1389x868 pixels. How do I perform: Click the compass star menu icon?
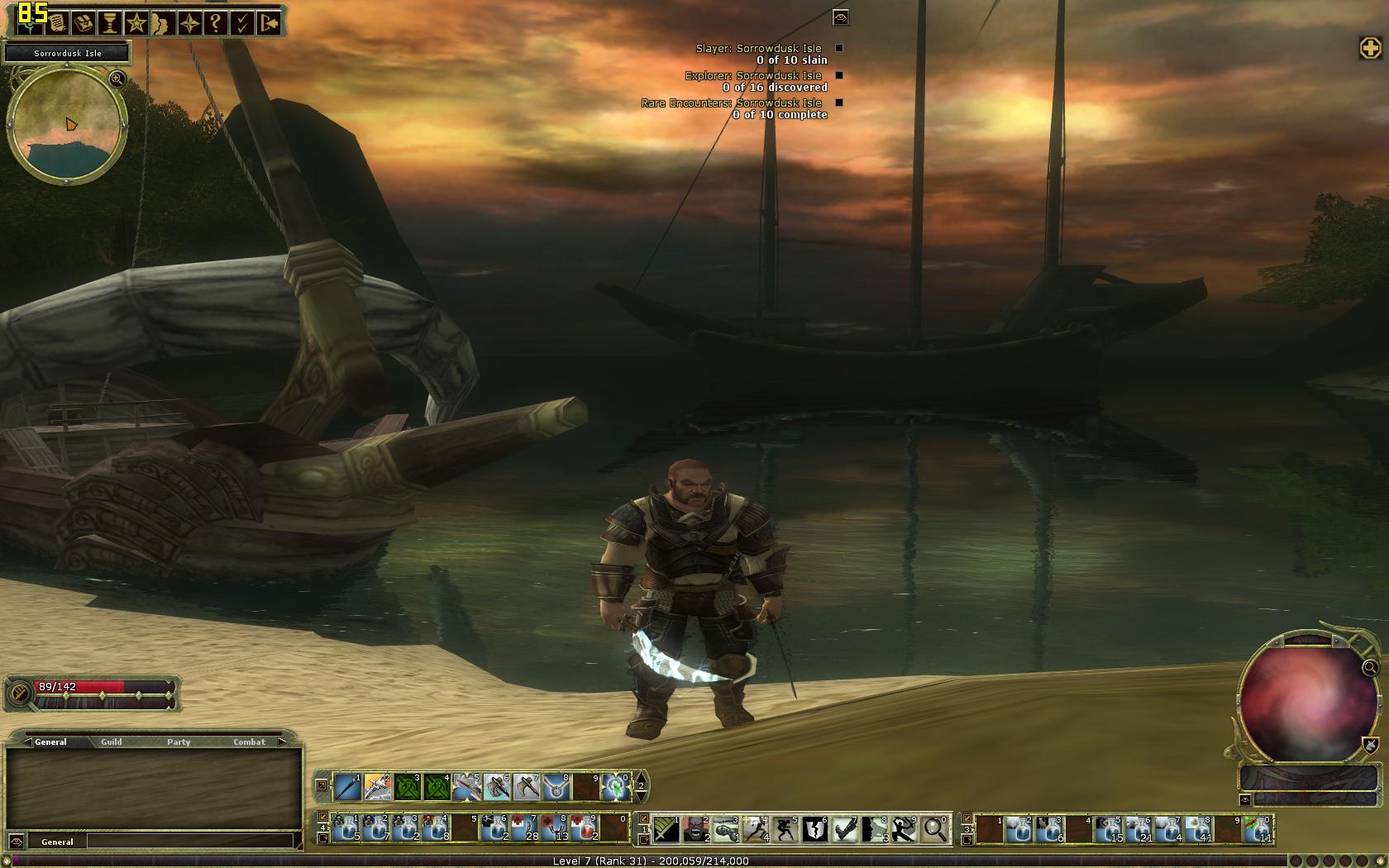point(189,23)
